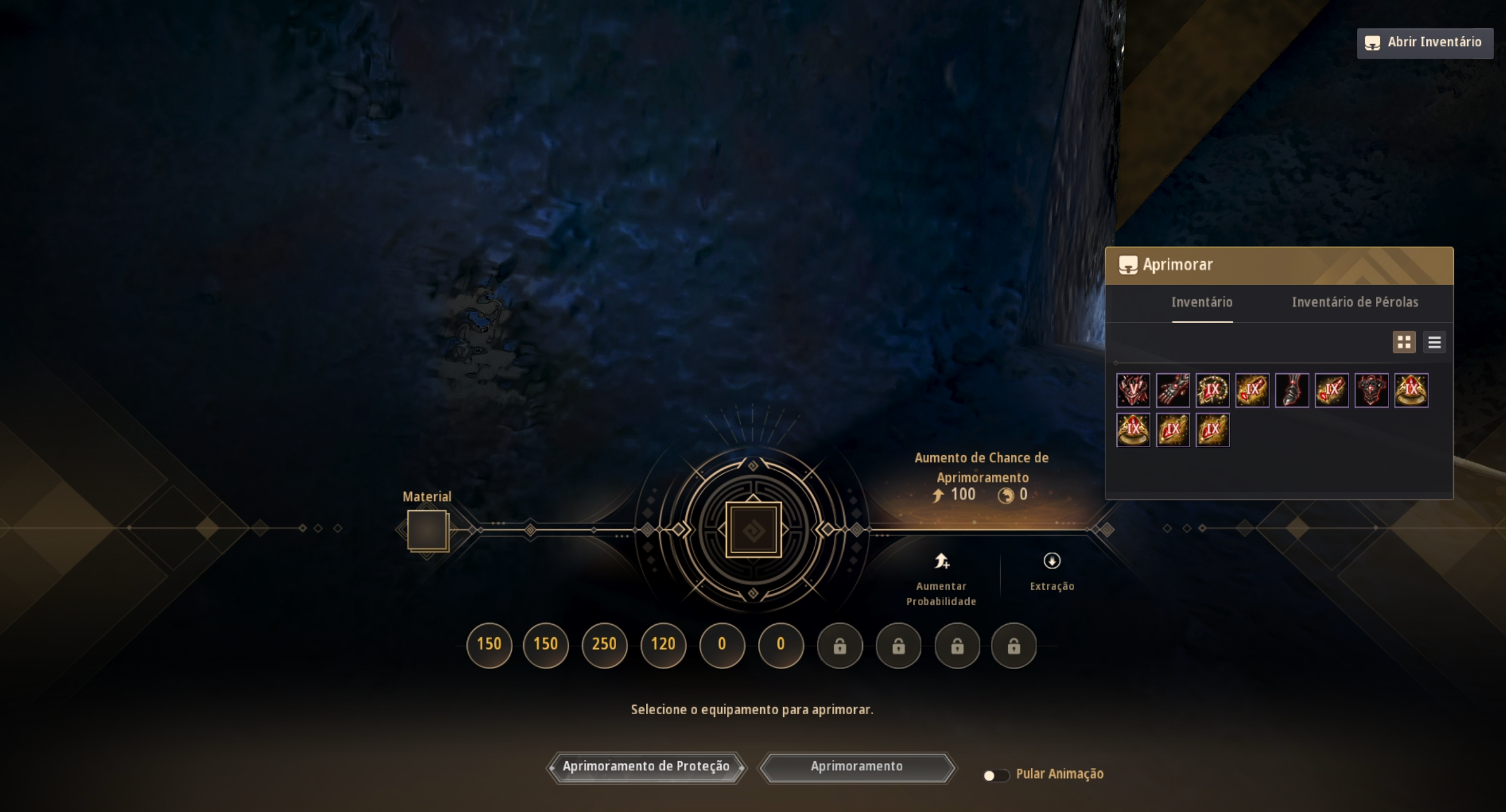The height and width of the screenshot is (812, 1506).
Task: Click the Aprimoramento button
Action: click(856, 767)
